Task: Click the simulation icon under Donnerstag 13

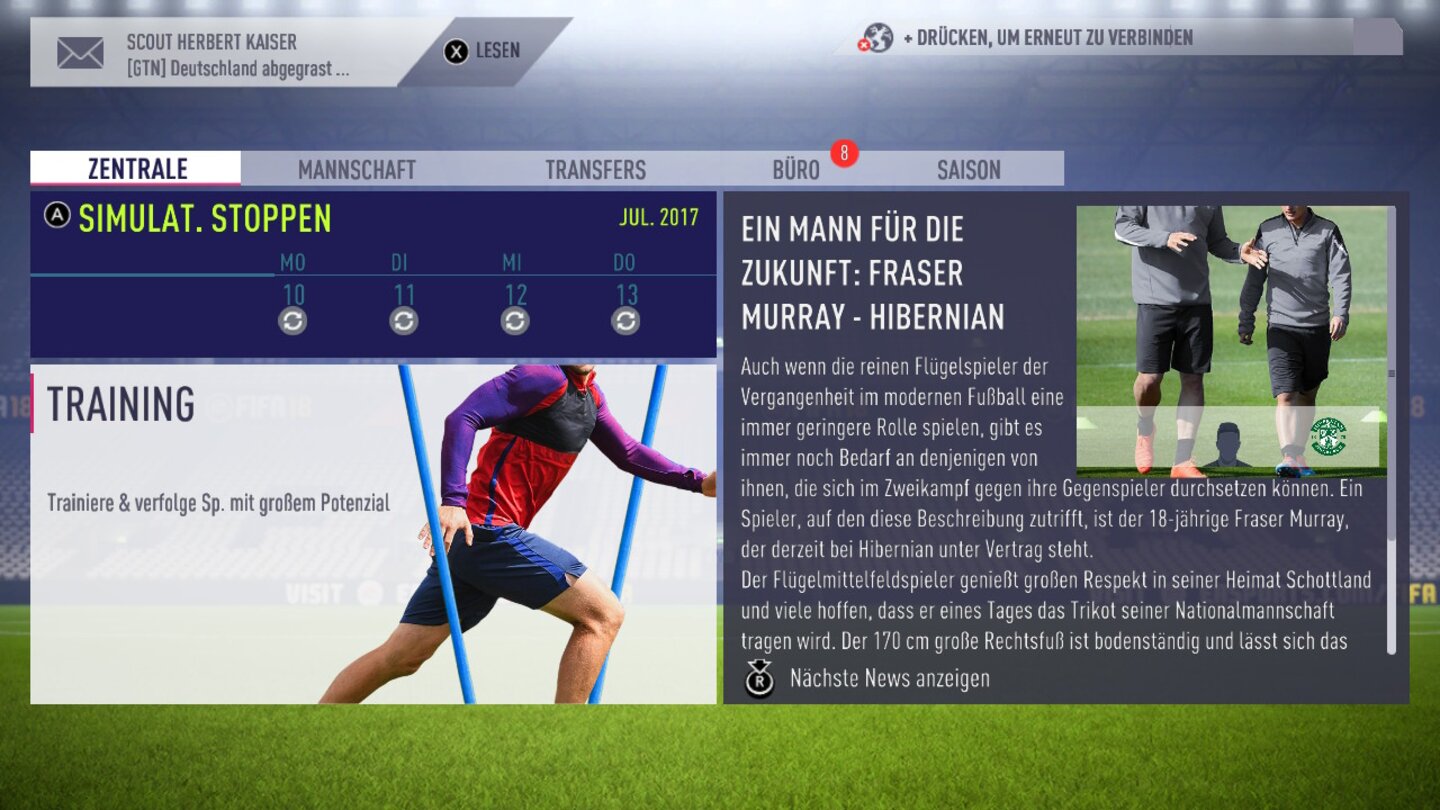Action: coord(625,322)
